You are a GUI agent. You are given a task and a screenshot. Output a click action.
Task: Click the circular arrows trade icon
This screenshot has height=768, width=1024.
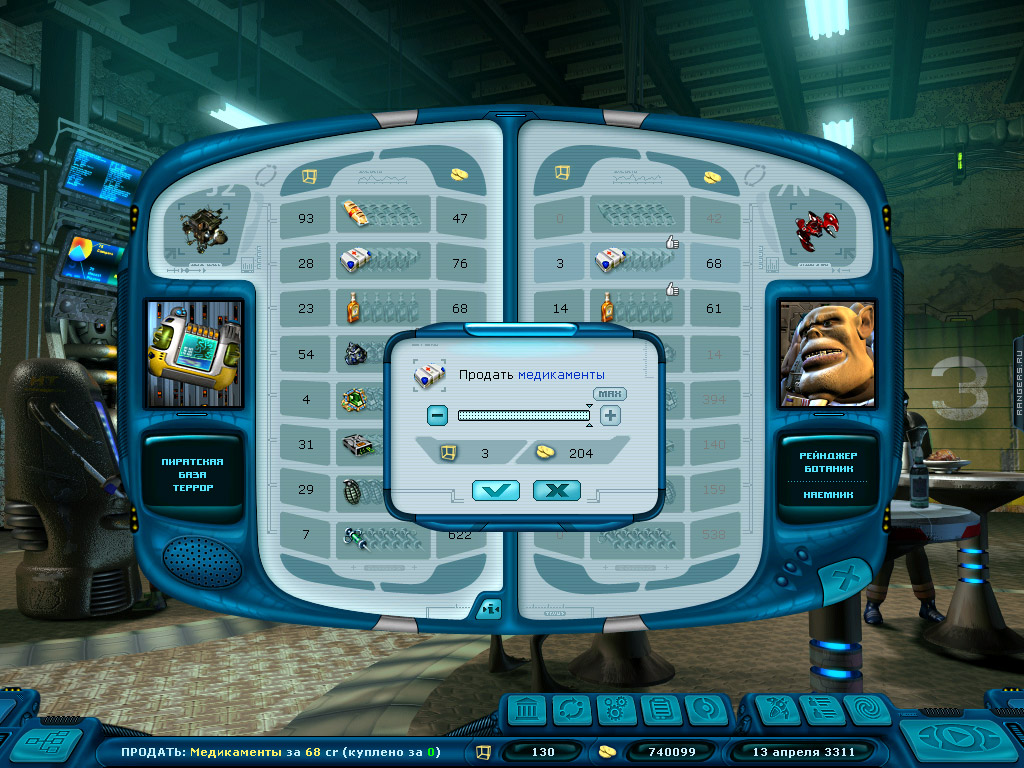(571, 710)
